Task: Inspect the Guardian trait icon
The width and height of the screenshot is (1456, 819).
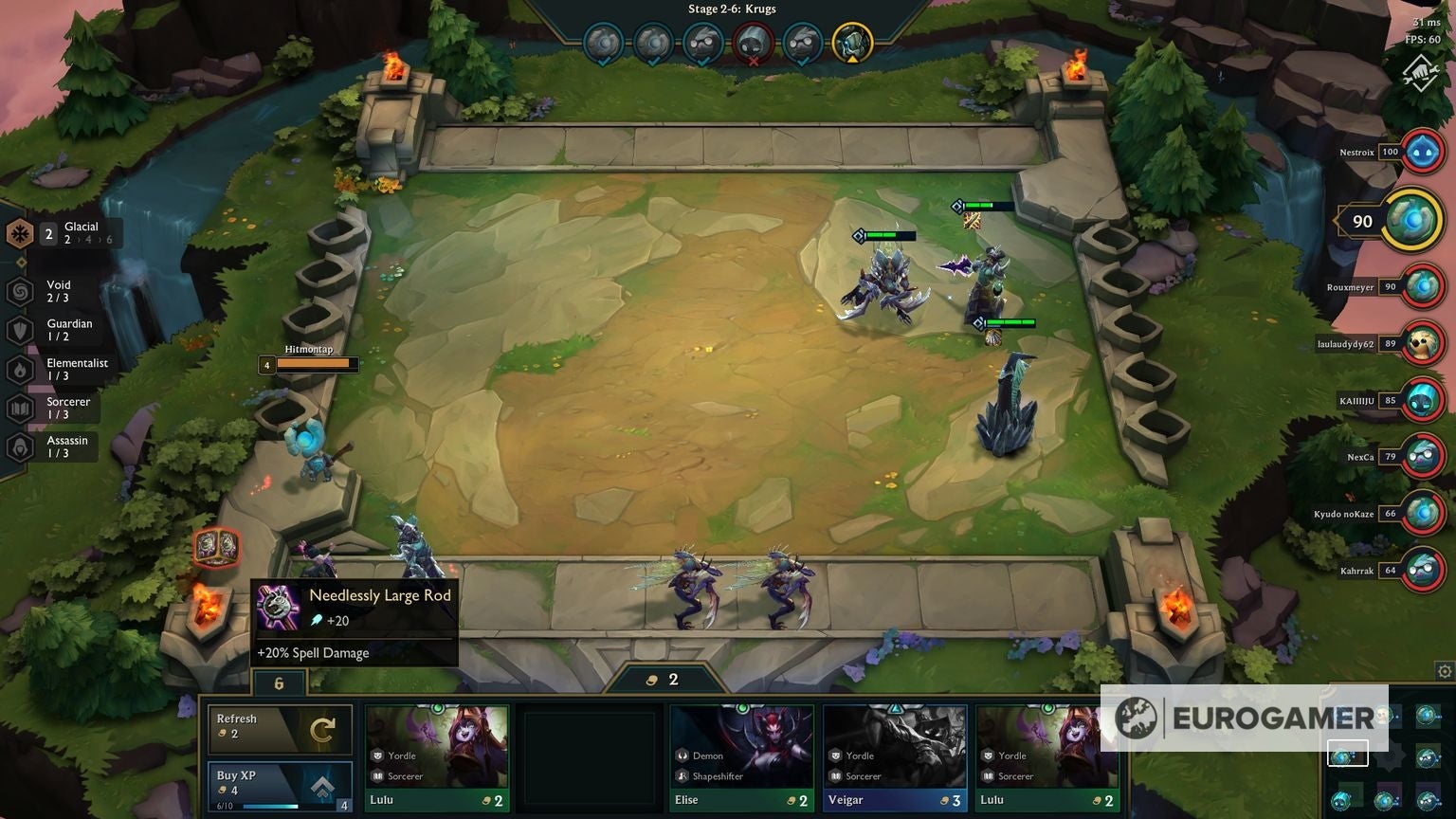Action: pos(19,329)
